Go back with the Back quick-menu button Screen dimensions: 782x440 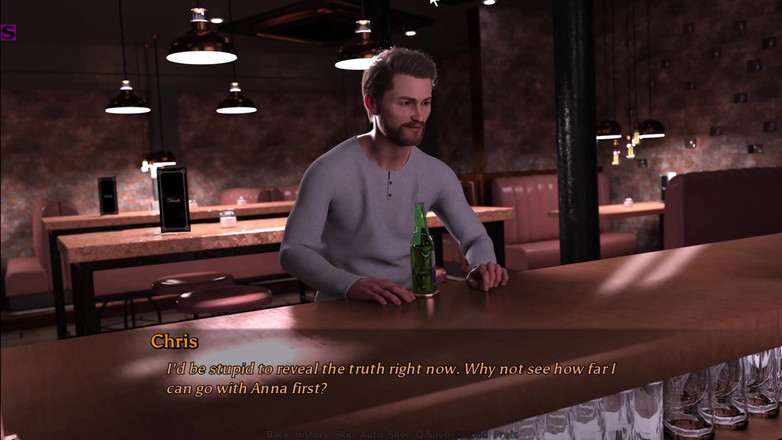(x=278, y=435)
